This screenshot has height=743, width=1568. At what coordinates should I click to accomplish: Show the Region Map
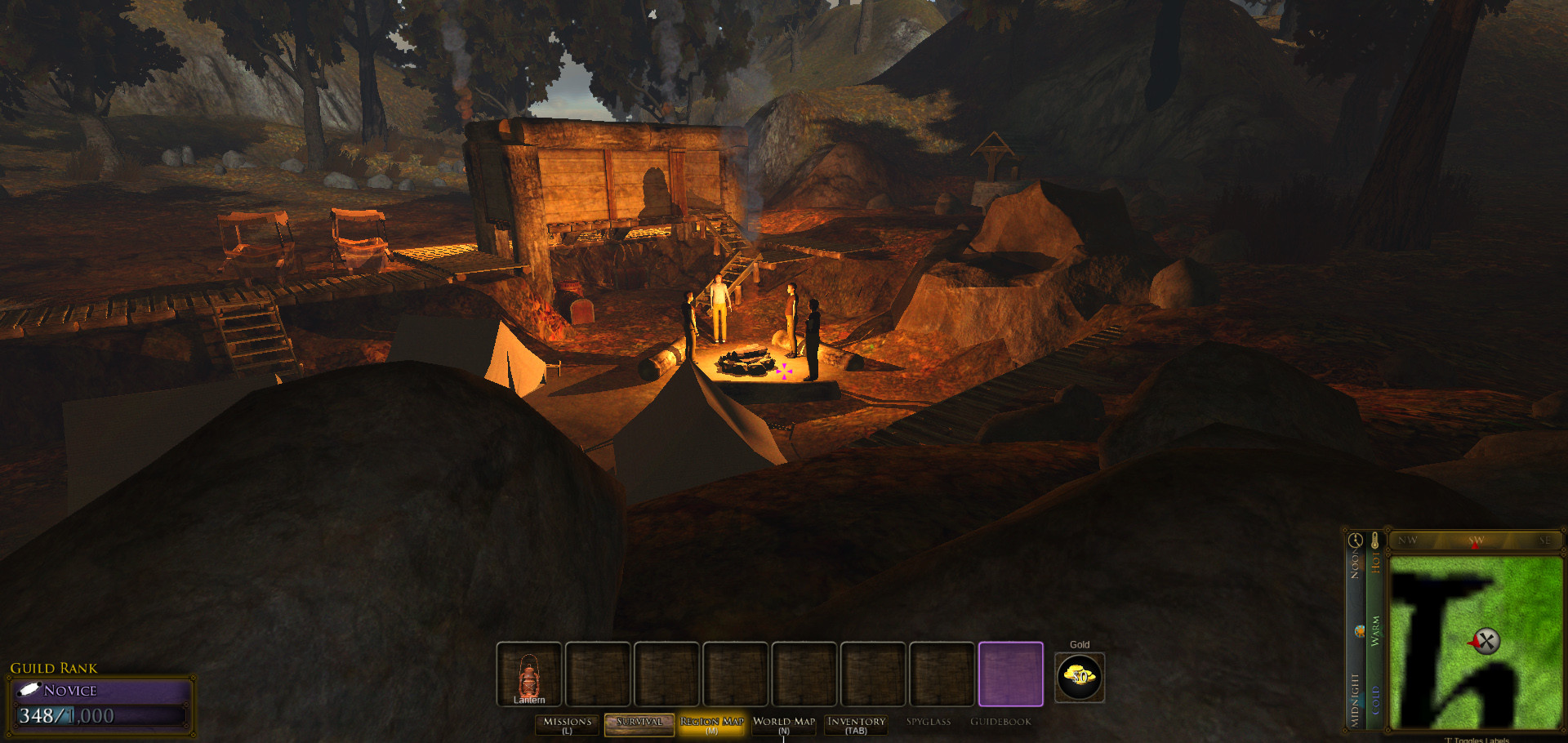(x=711, y=724)
